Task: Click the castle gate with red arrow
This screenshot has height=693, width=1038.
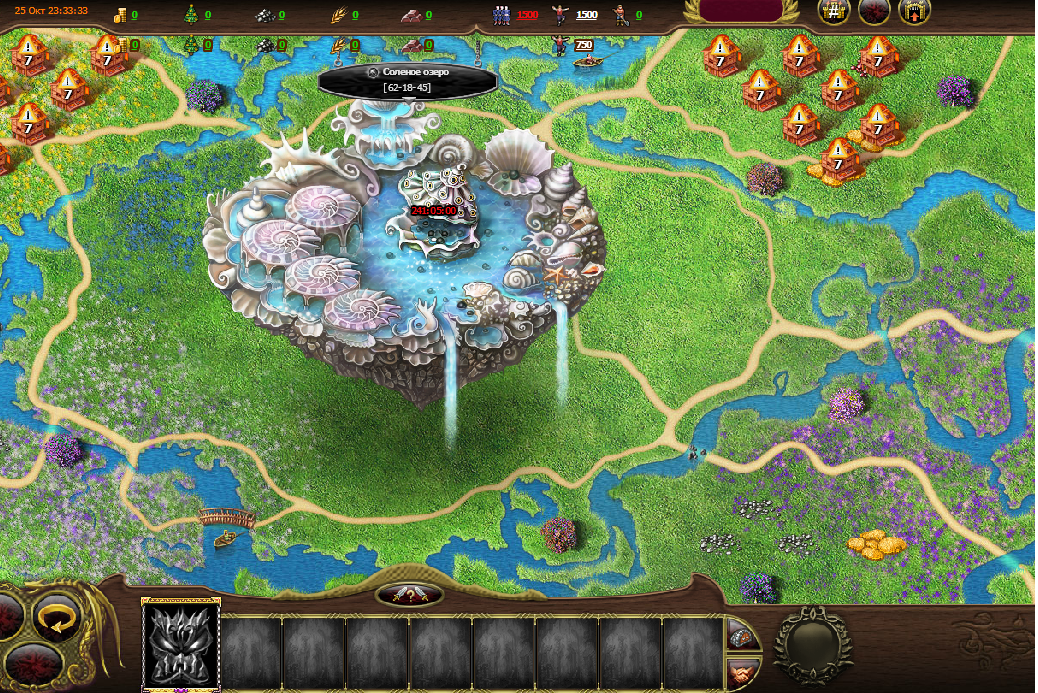Action: (914, 12)
